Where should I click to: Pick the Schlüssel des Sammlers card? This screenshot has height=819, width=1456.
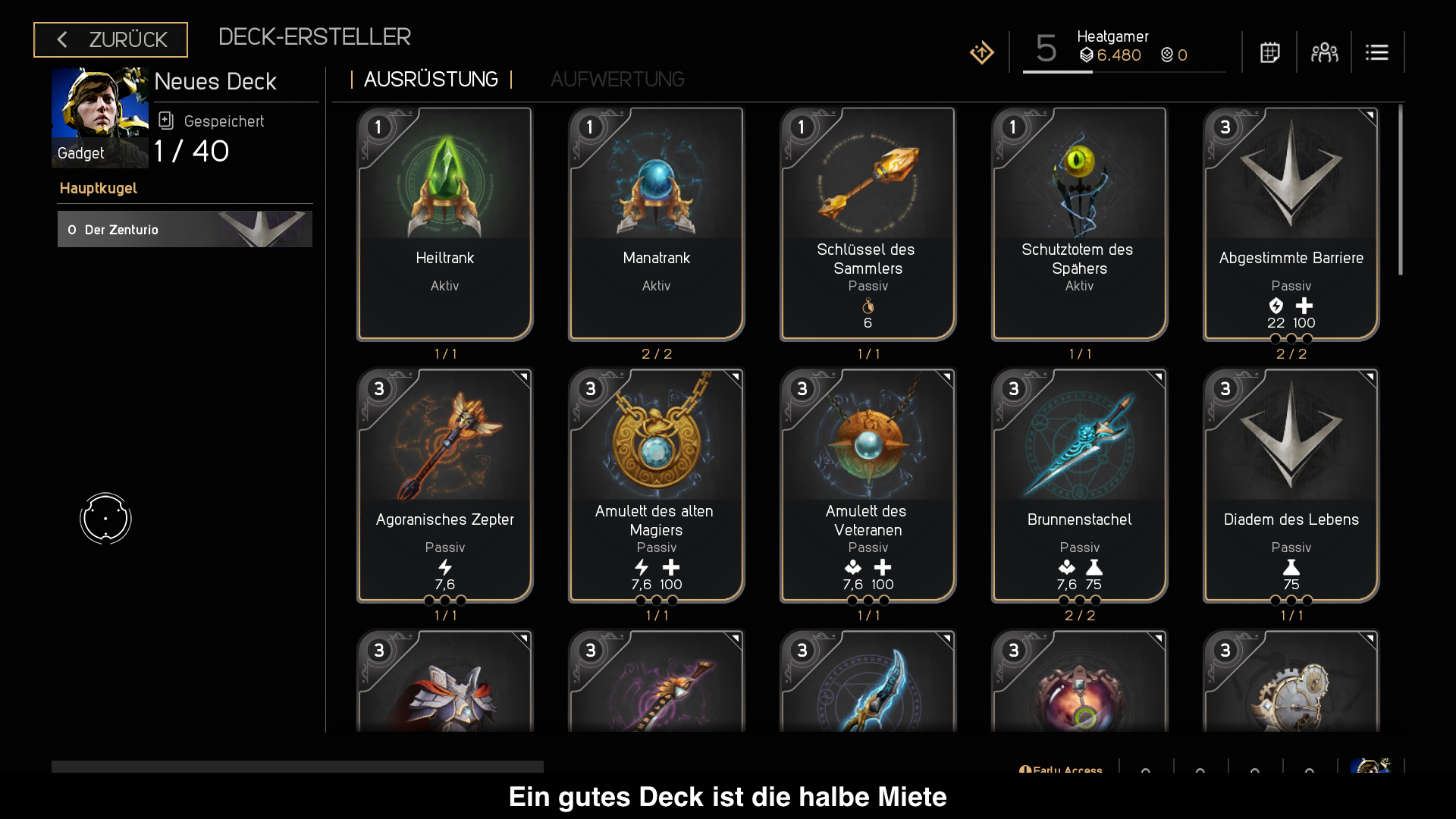[868, 223]
